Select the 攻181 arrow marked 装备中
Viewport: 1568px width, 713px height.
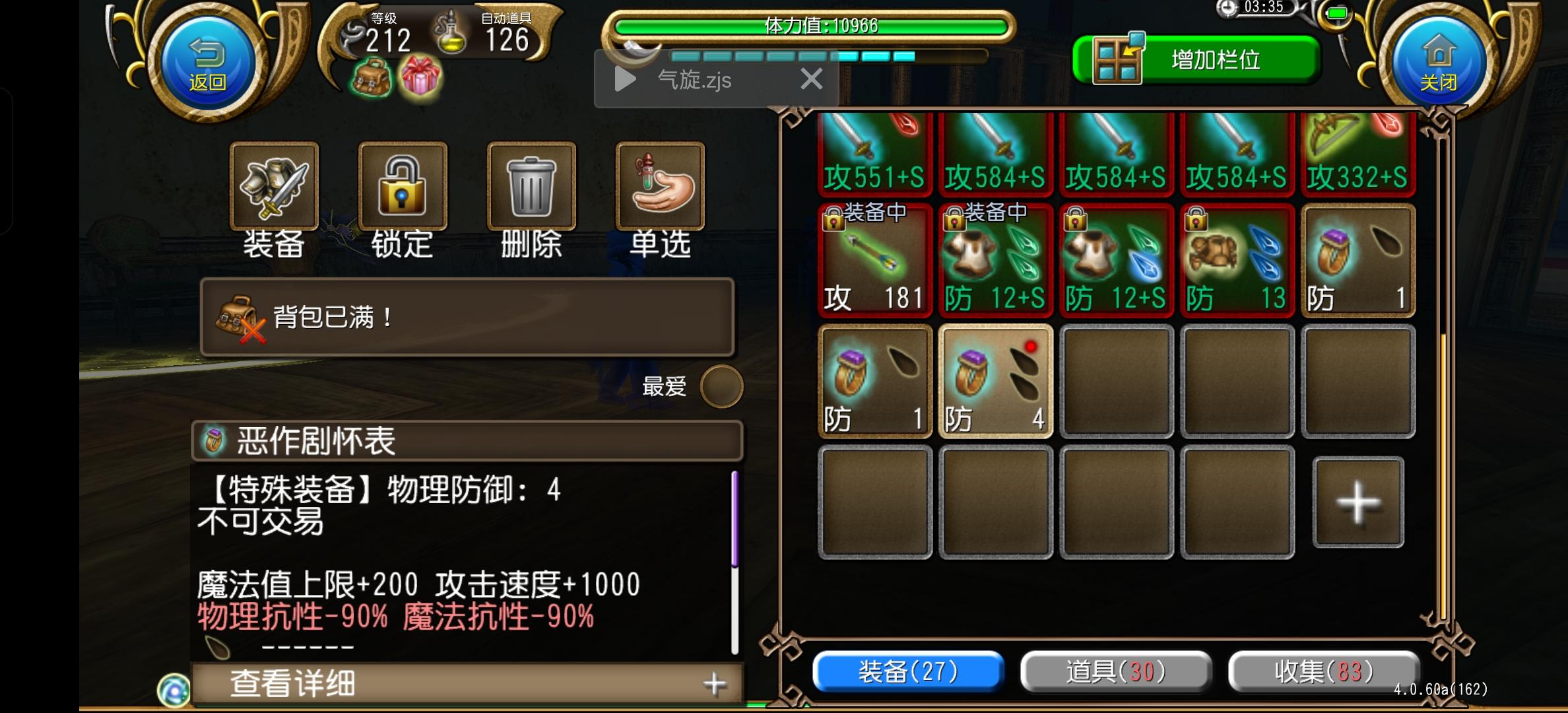click(x=874, y=264)
